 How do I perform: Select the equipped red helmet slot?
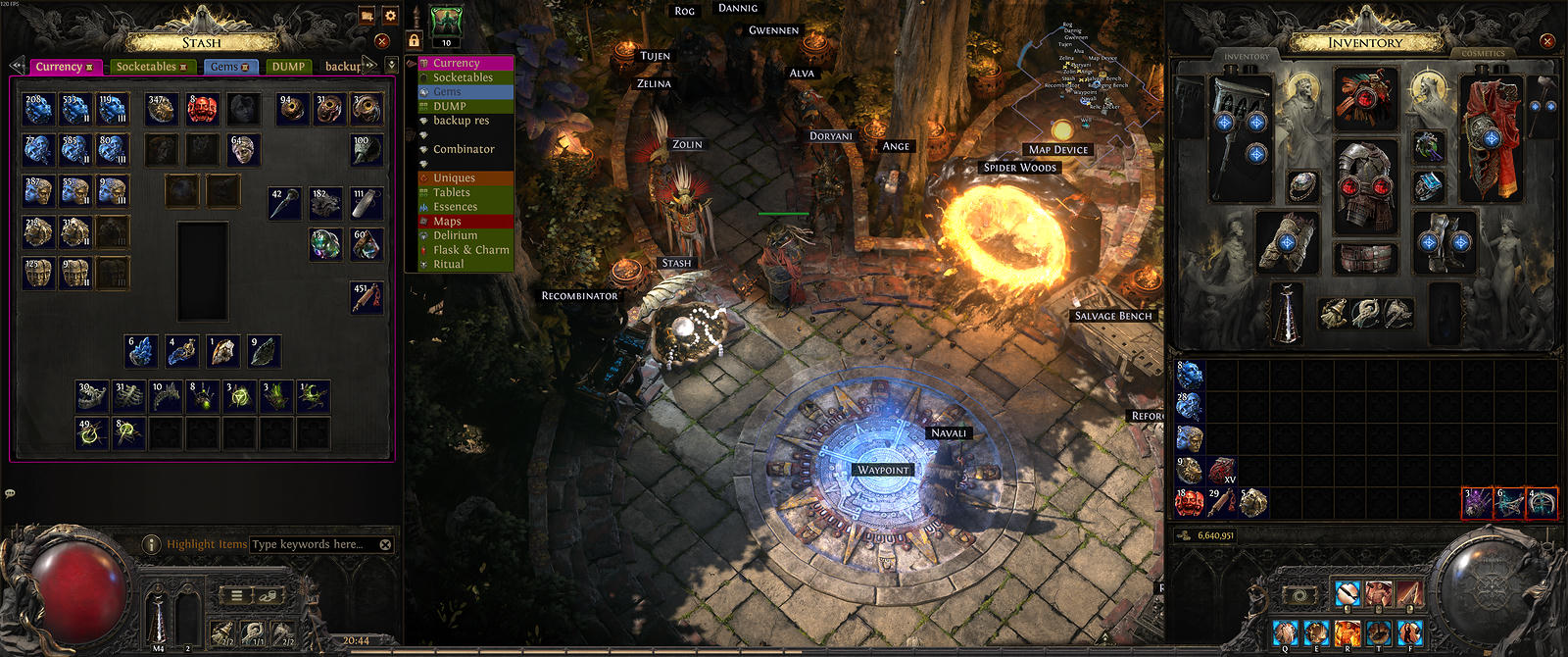point(1364,99)
